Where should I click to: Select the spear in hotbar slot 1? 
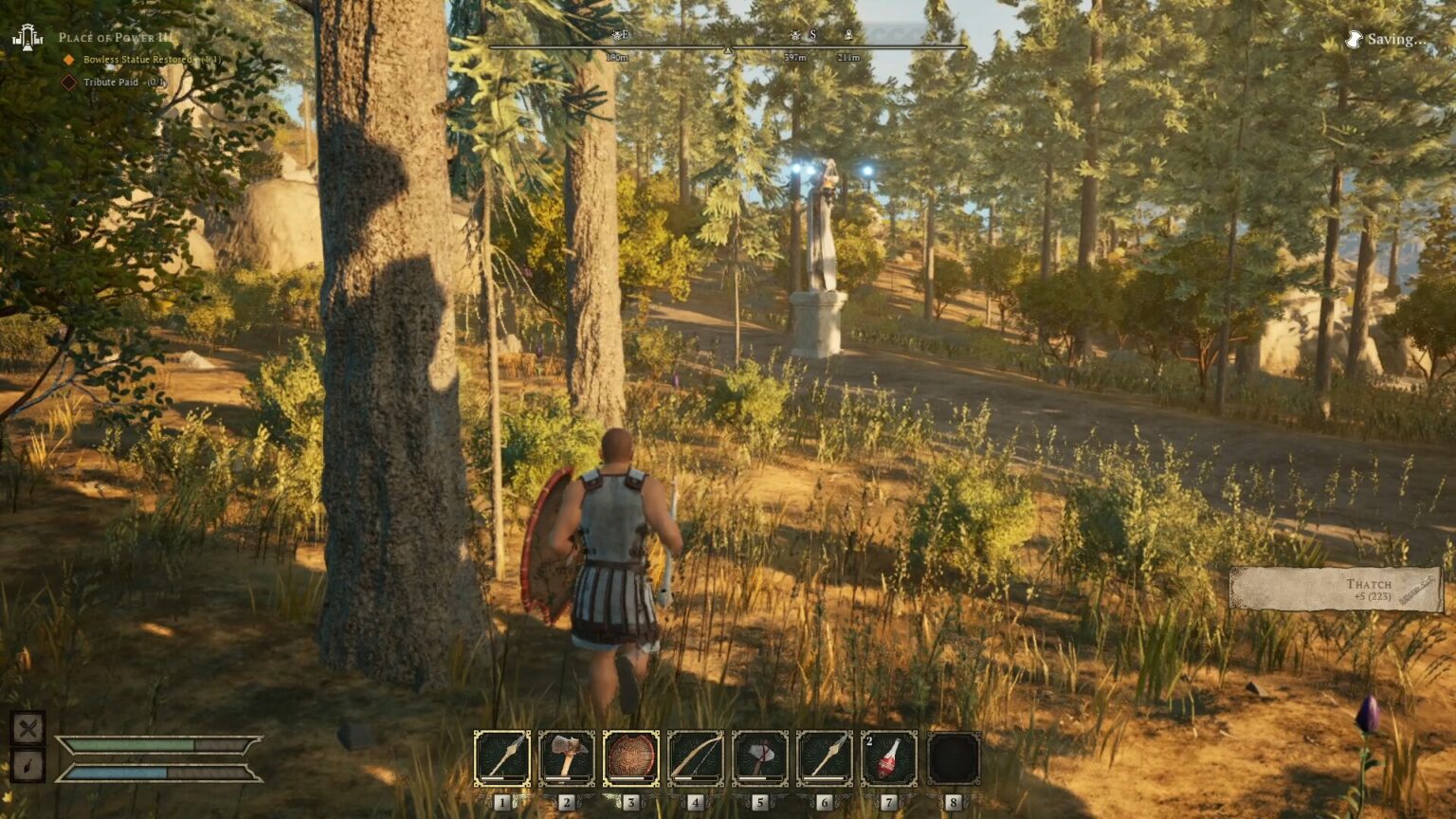coord(502,756)
